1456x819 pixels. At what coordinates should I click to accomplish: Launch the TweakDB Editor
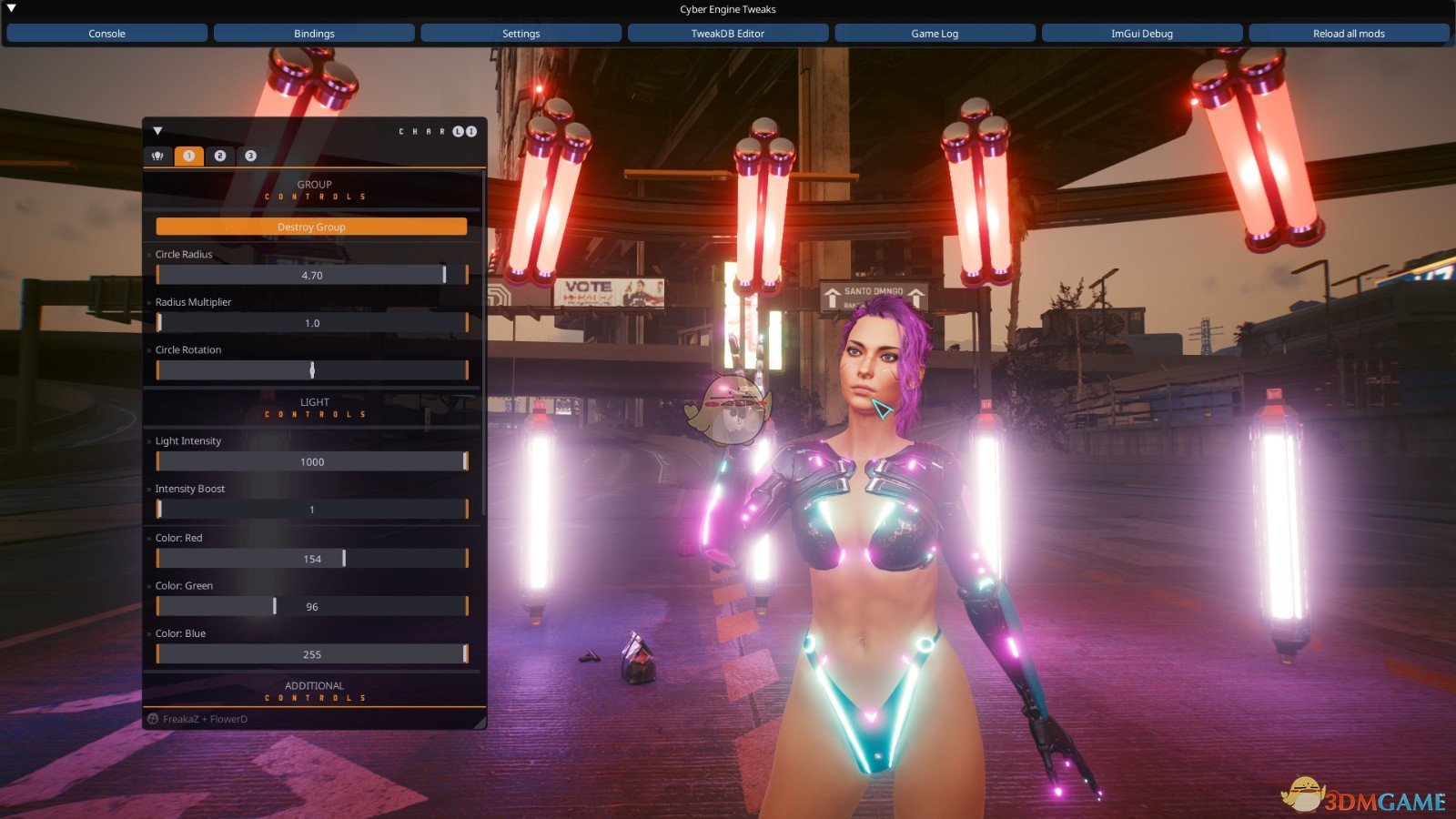[x=727, y=34]
